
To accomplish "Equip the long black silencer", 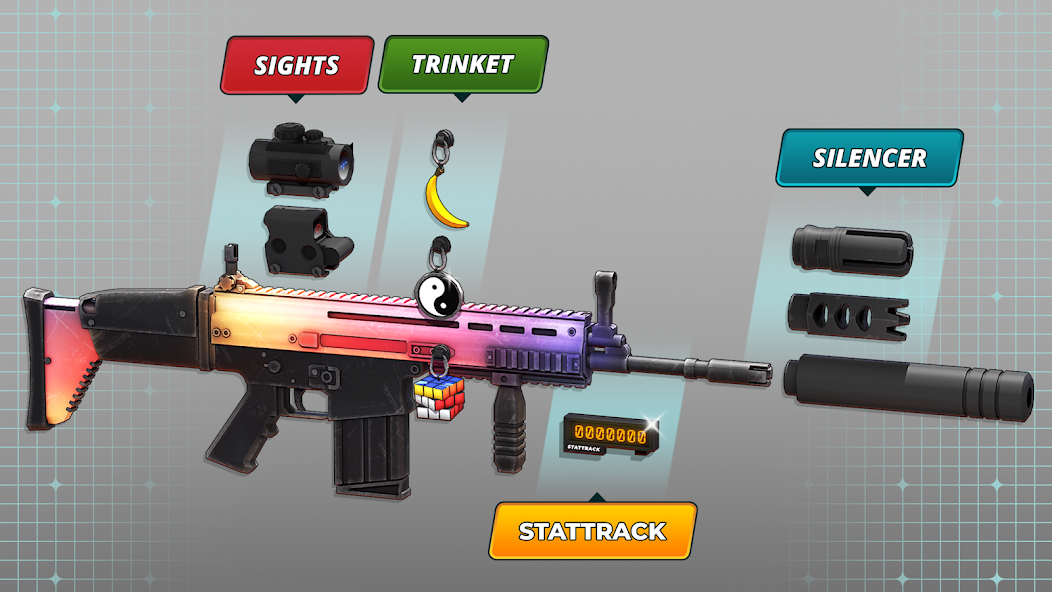I will pos(907,385).
